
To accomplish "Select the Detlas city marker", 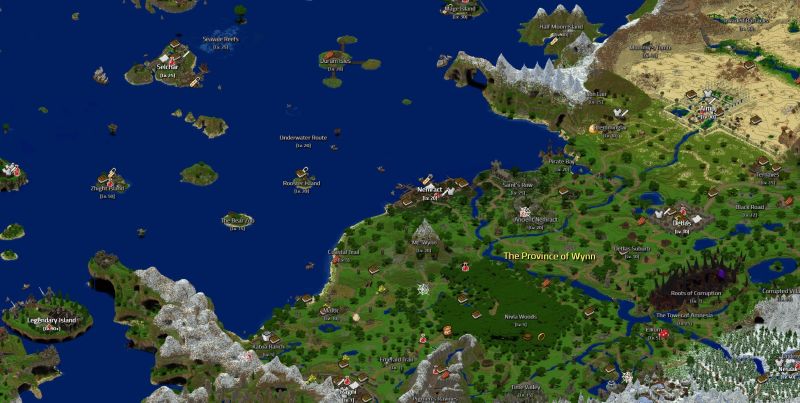I will tap(681, 223).
